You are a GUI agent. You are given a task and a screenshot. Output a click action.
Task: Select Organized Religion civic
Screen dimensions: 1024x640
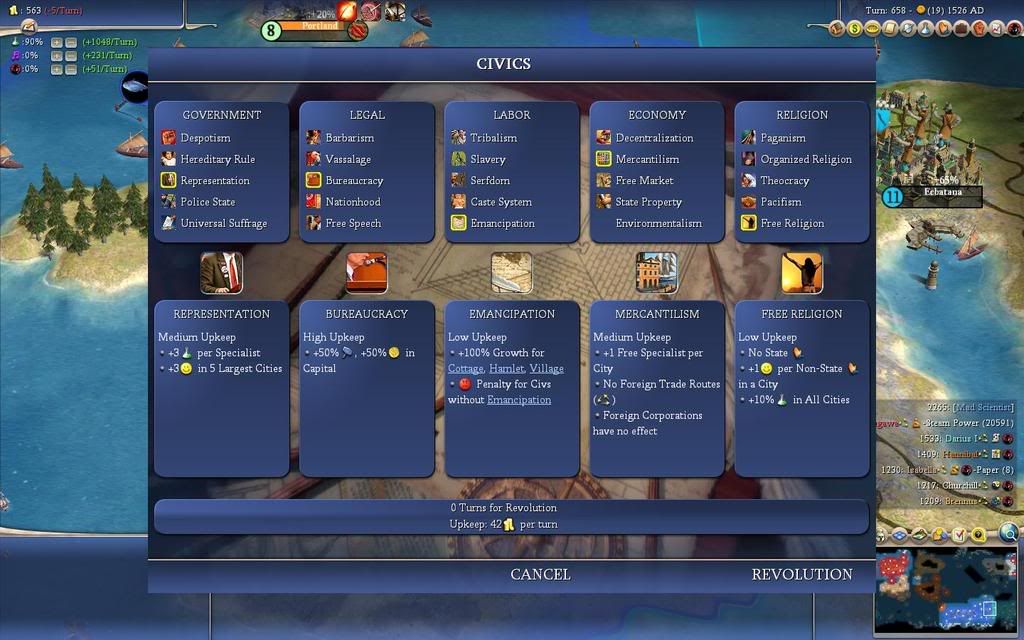pos(806,159)
